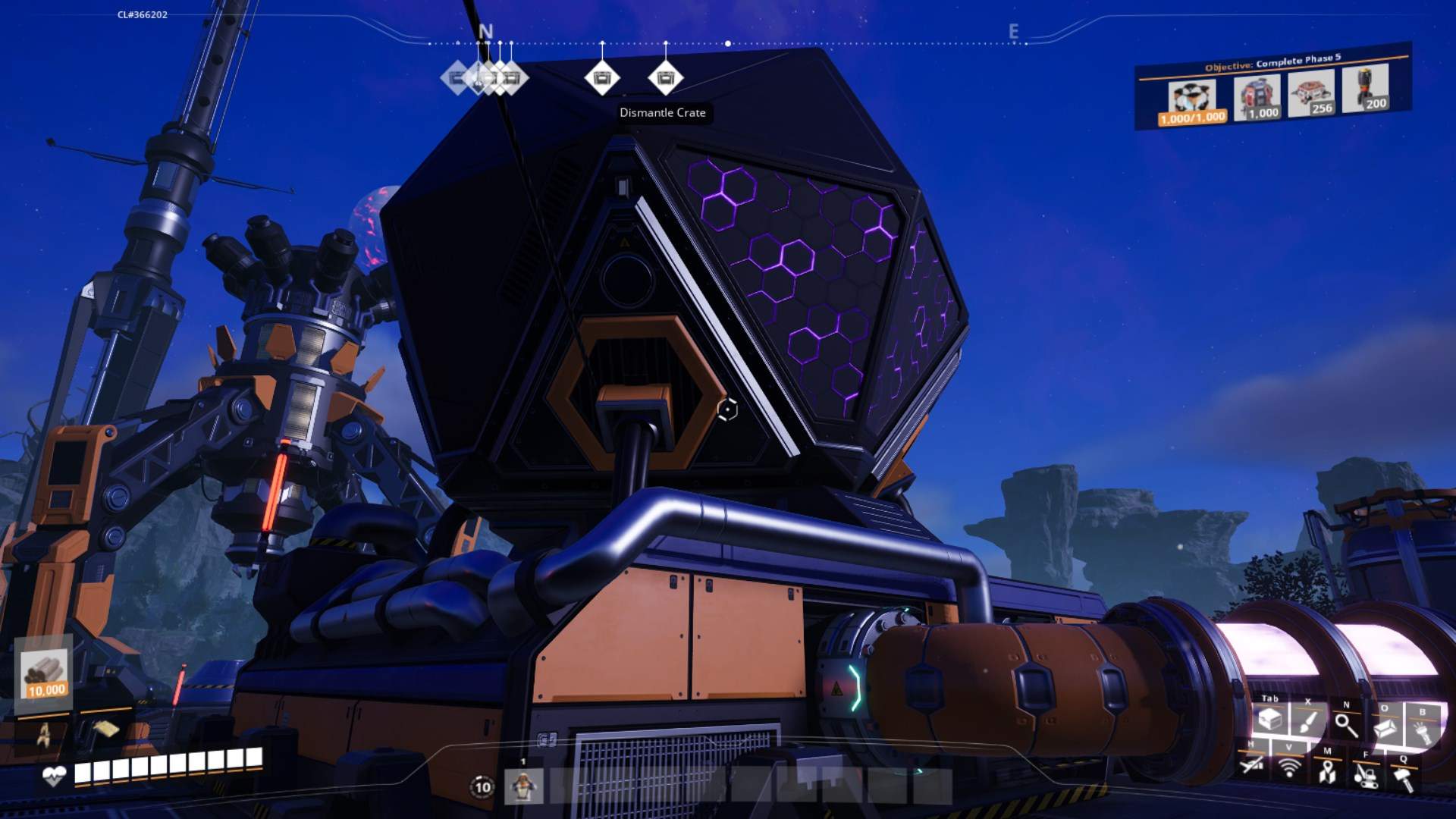The height and width of the screenshot is (819, 1456).
Task: Open the inventory crate icon
Action: [1269, 720]
